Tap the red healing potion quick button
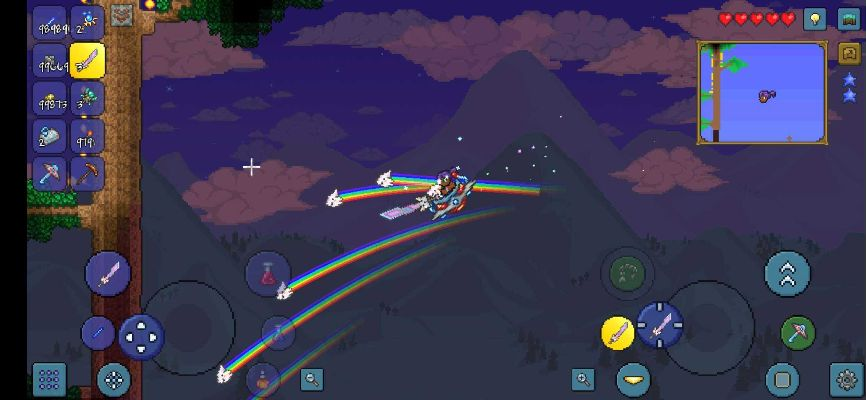The width and height of the screenshot is (866, 400). [x=267, y=273]
